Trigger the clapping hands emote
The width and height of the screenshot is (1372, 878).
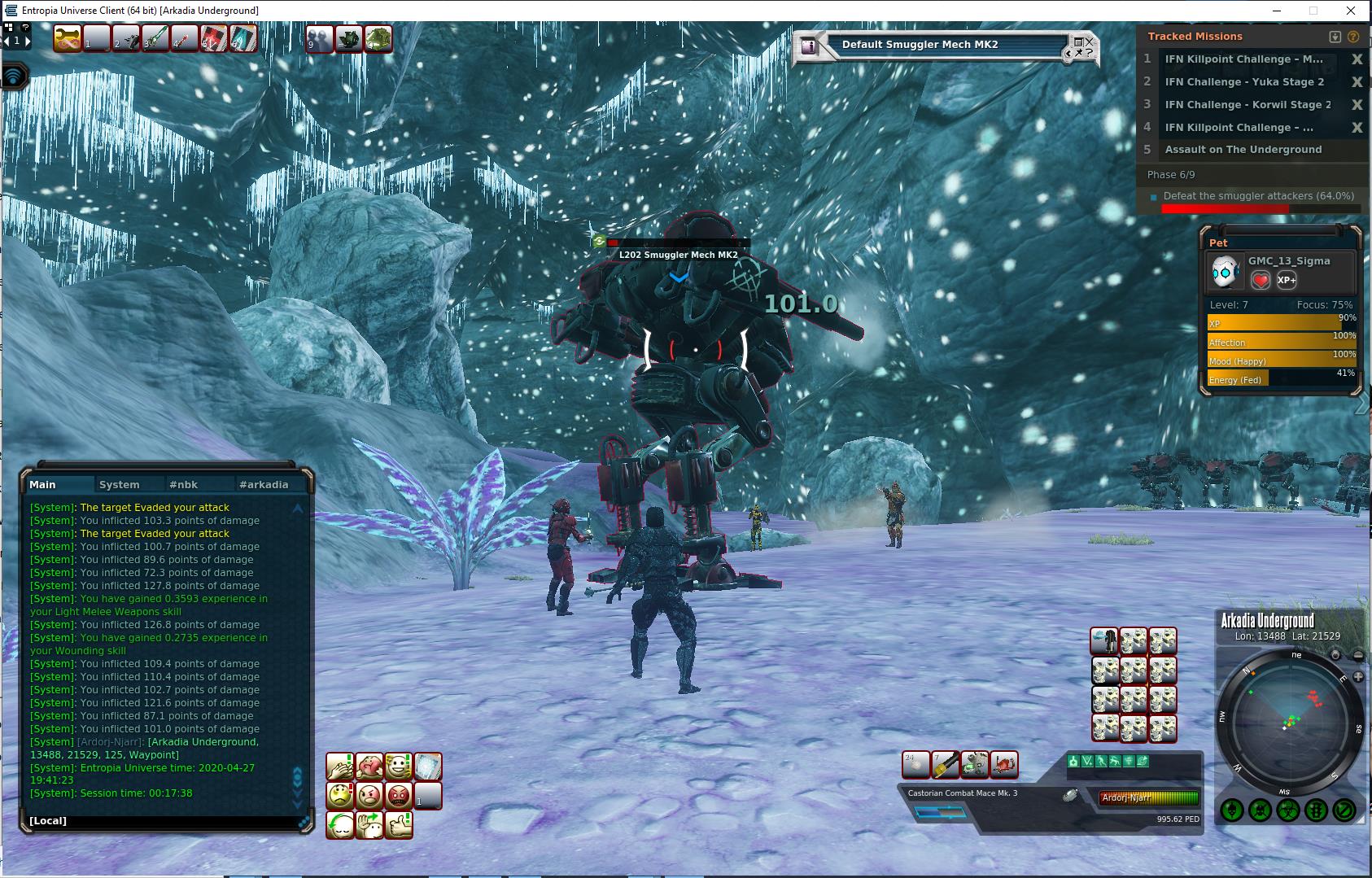[x=340, y=766]
